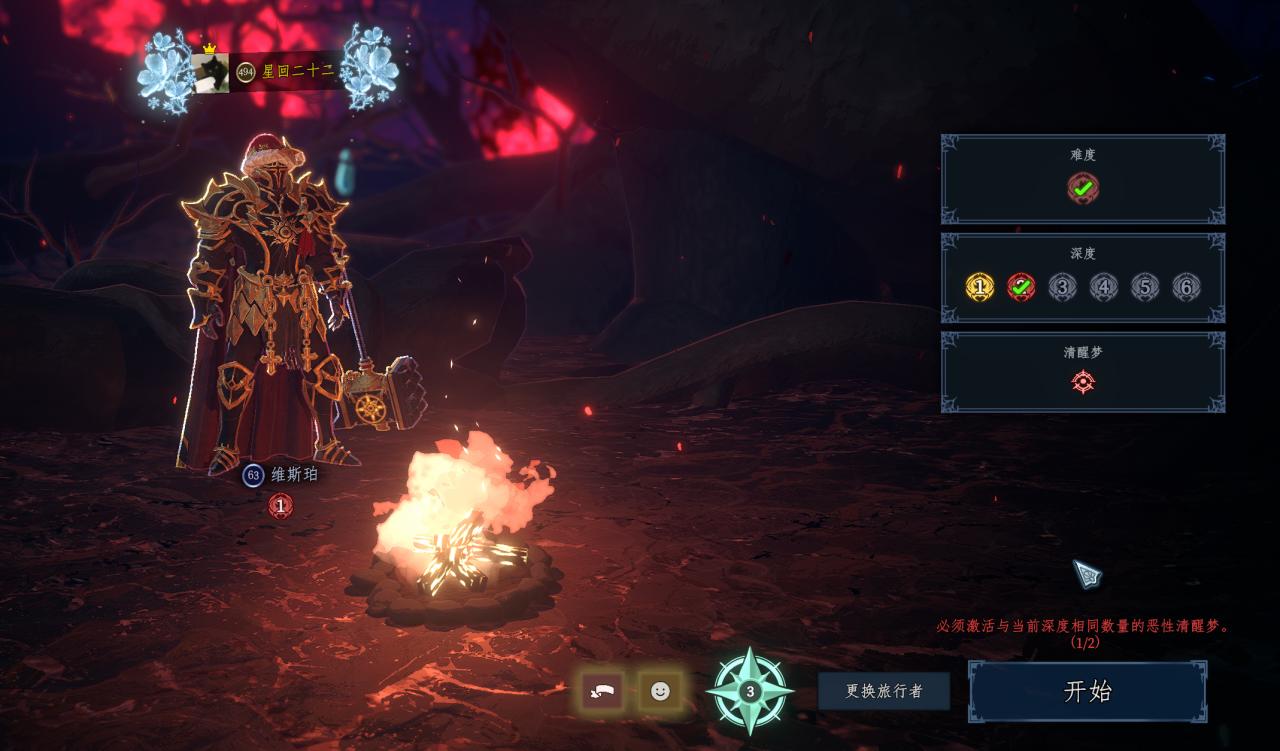
Task: Choose depth level 1 gold medallion
Action: coord(980,287)
